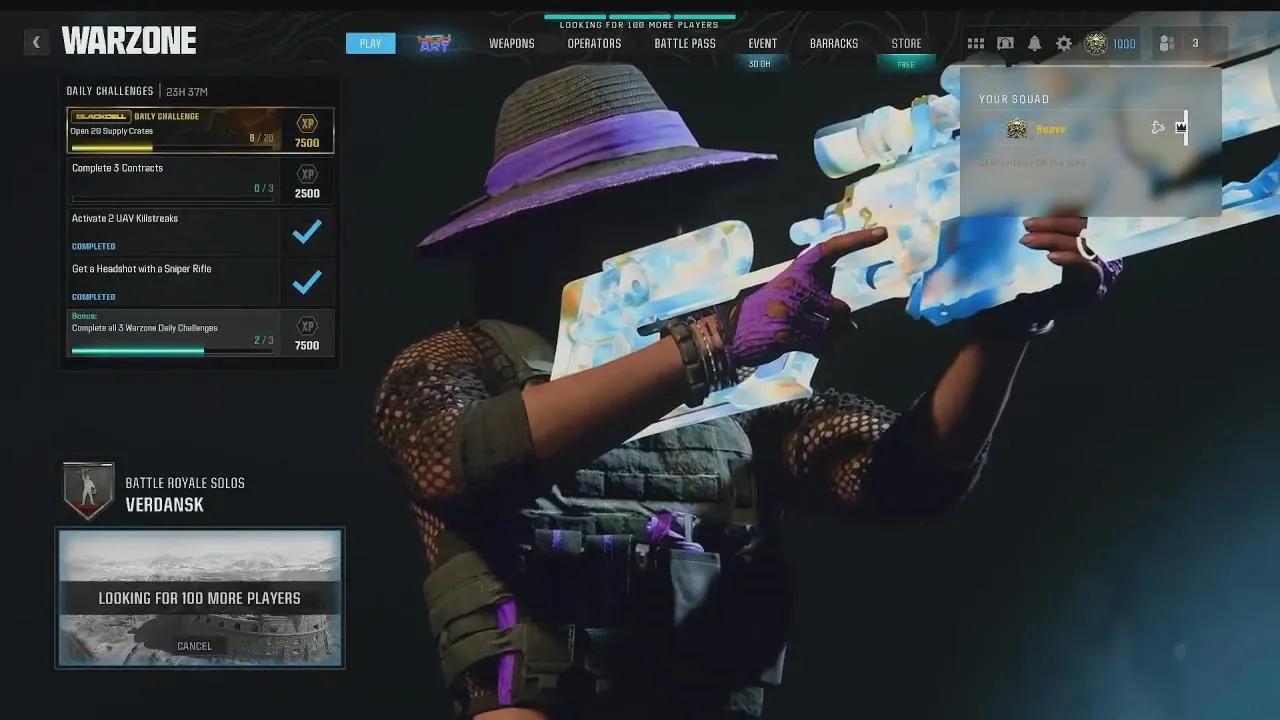
Task: Switch to the Weapons tab
Action: tap(511, 43)
